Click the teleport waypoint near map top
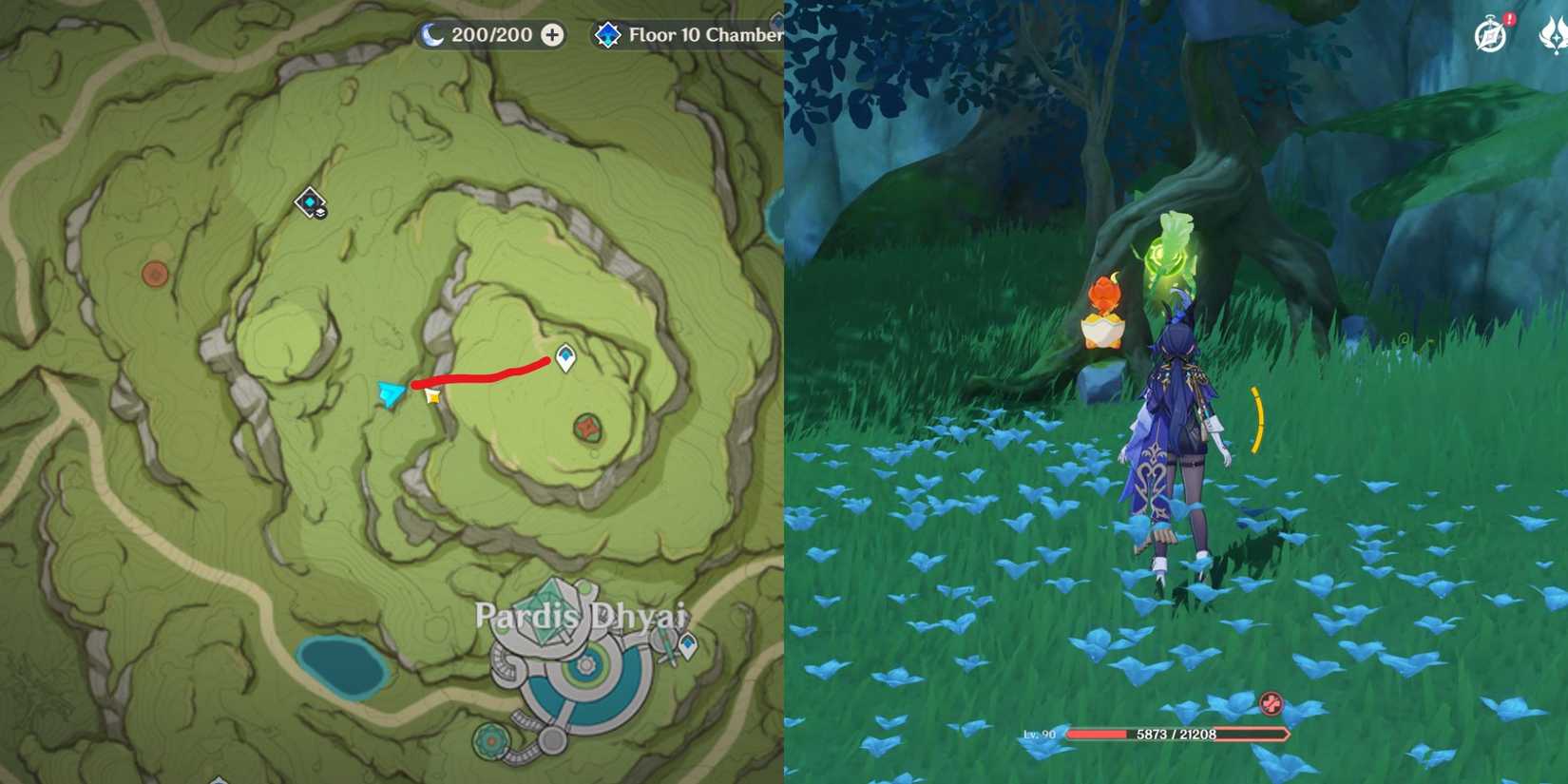The width and height of the screenshot is (1568, 784). [309, 202]
